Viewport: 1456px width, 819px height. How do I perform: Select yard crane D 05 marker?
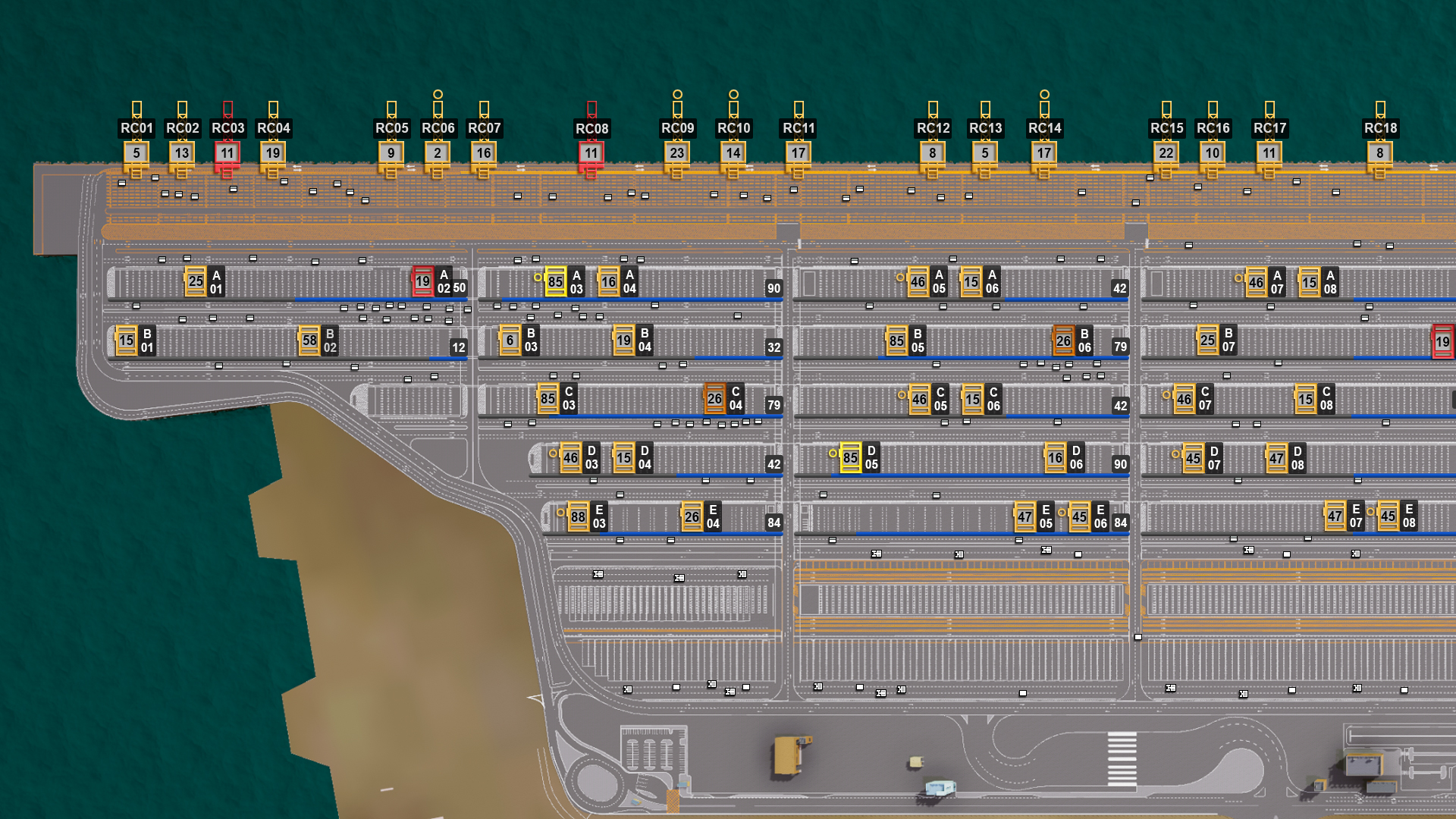(851, 458)
